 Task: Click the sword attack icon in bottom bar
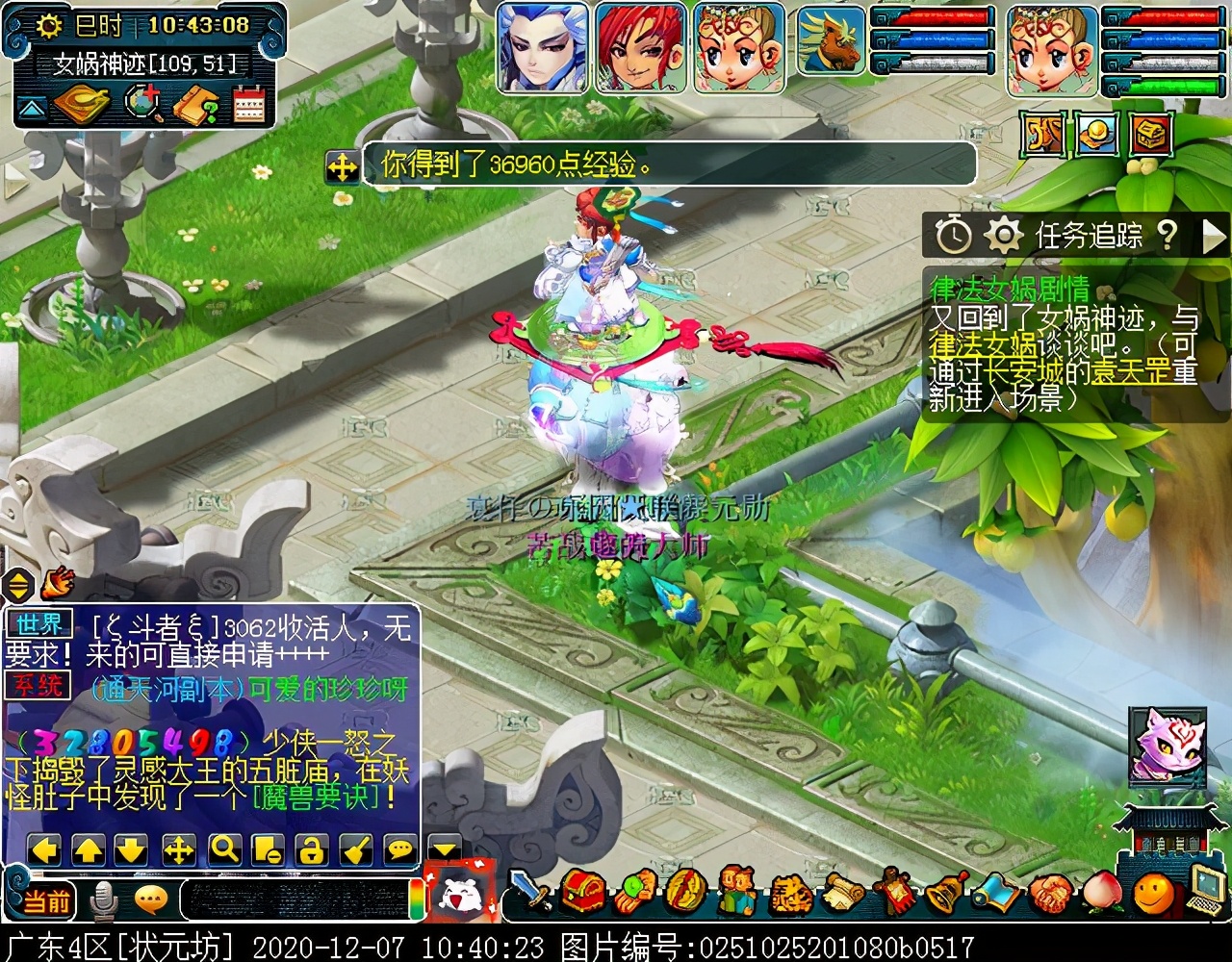(x=530, y=892)
